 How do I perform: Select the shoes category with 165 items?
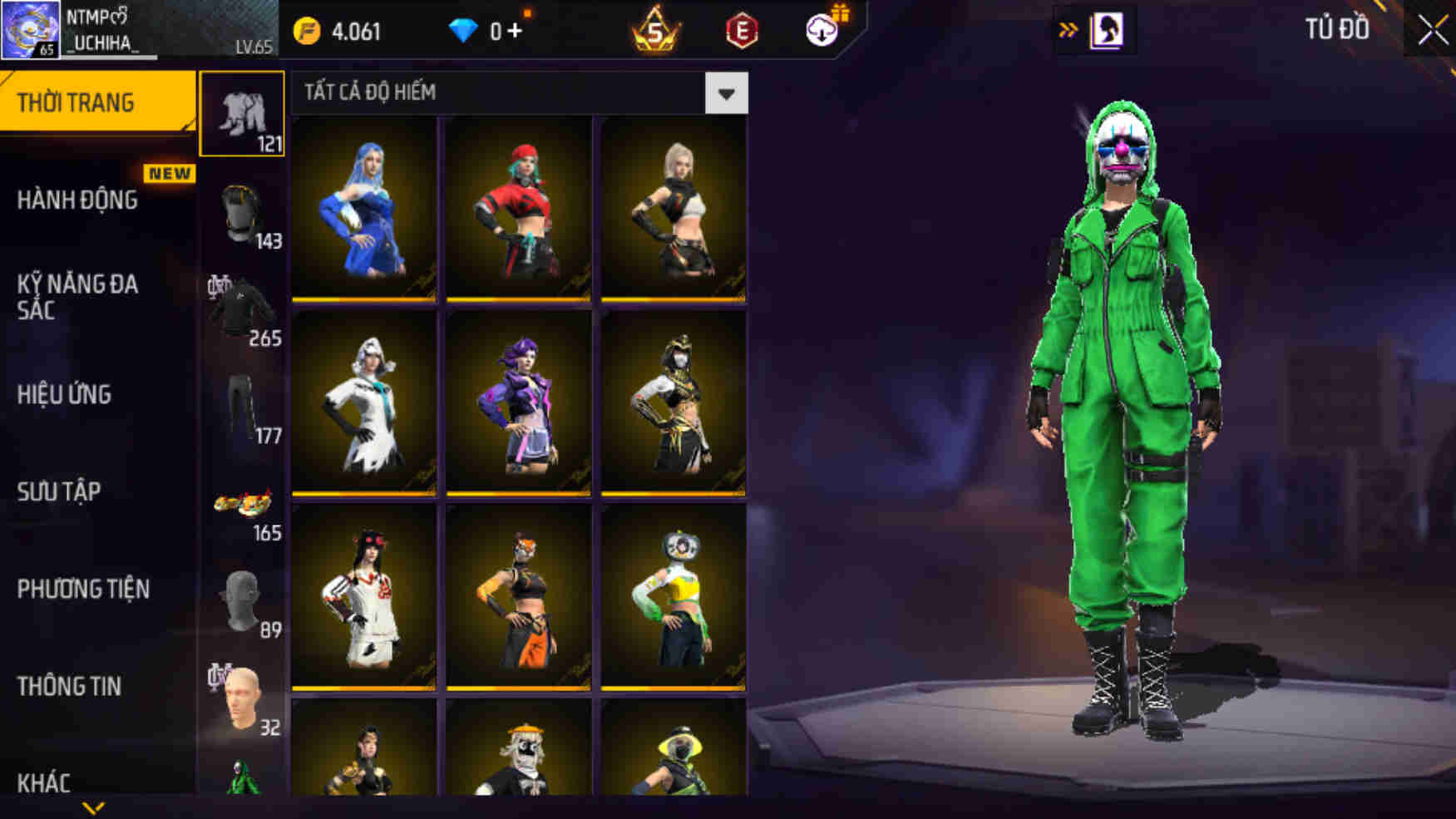241,503
